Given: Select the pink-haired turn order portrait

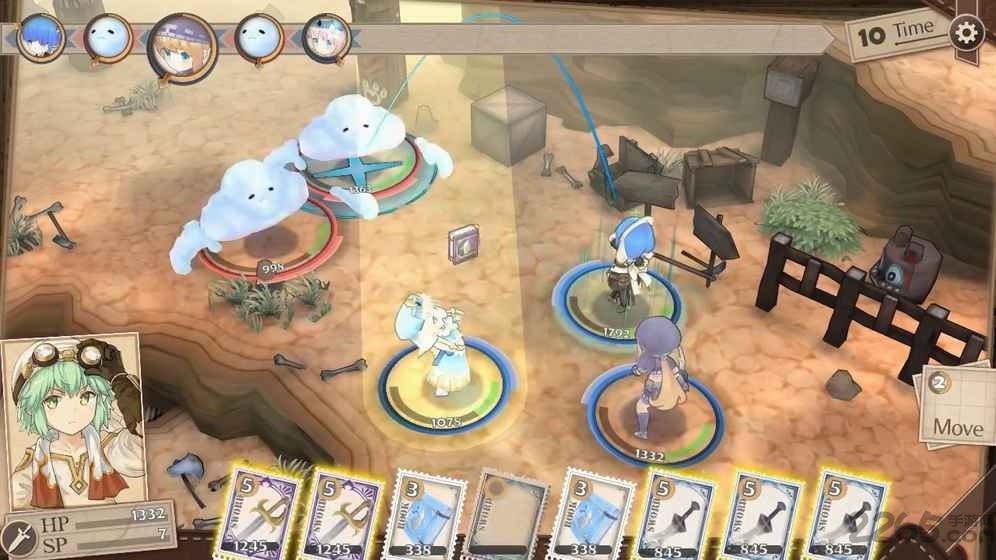Looking at the screenshot, I should pos(326,39).
